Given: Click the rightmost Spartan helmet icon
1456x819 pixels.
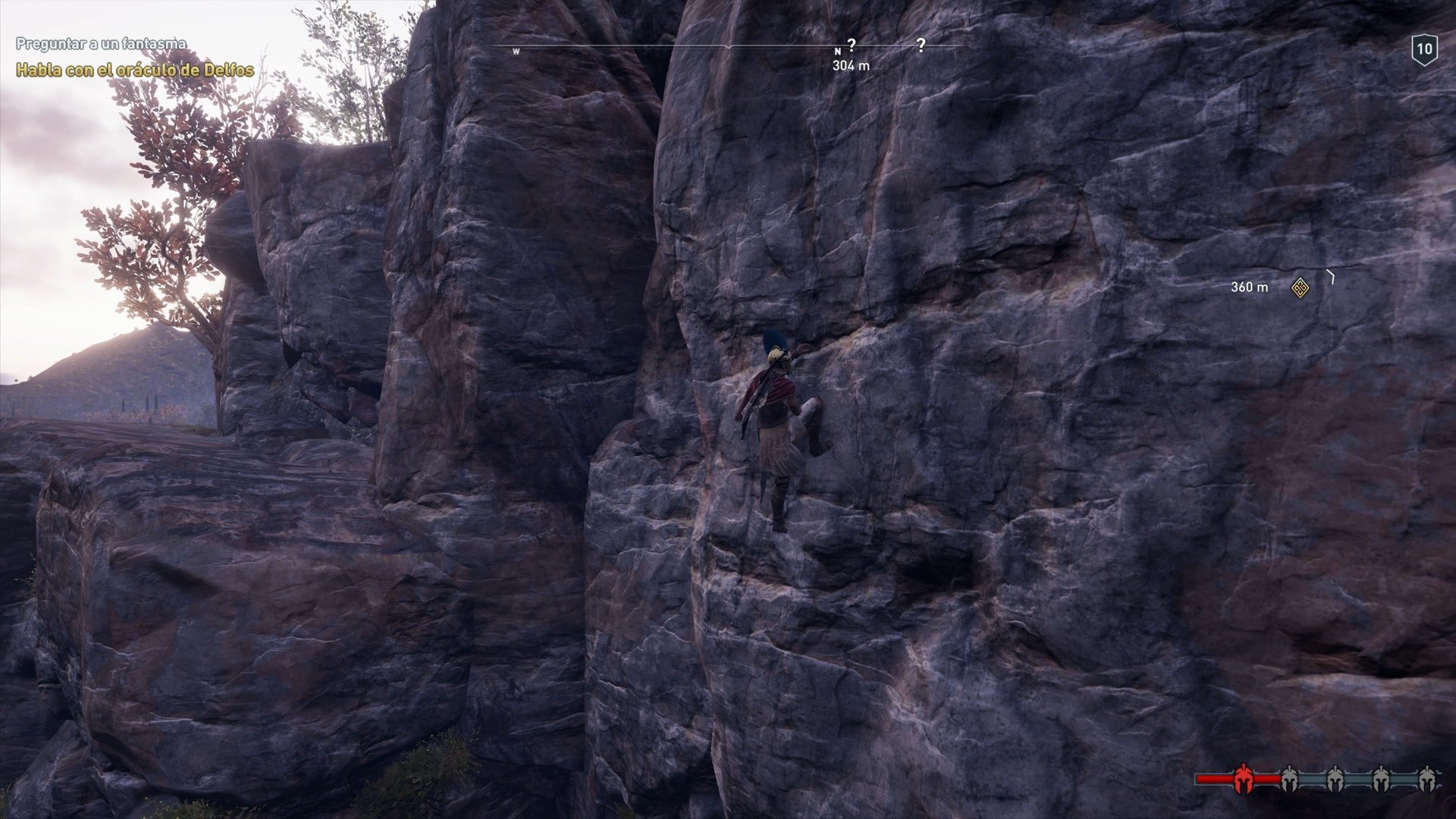Looking at the screenshot, I should (1427, 779).
